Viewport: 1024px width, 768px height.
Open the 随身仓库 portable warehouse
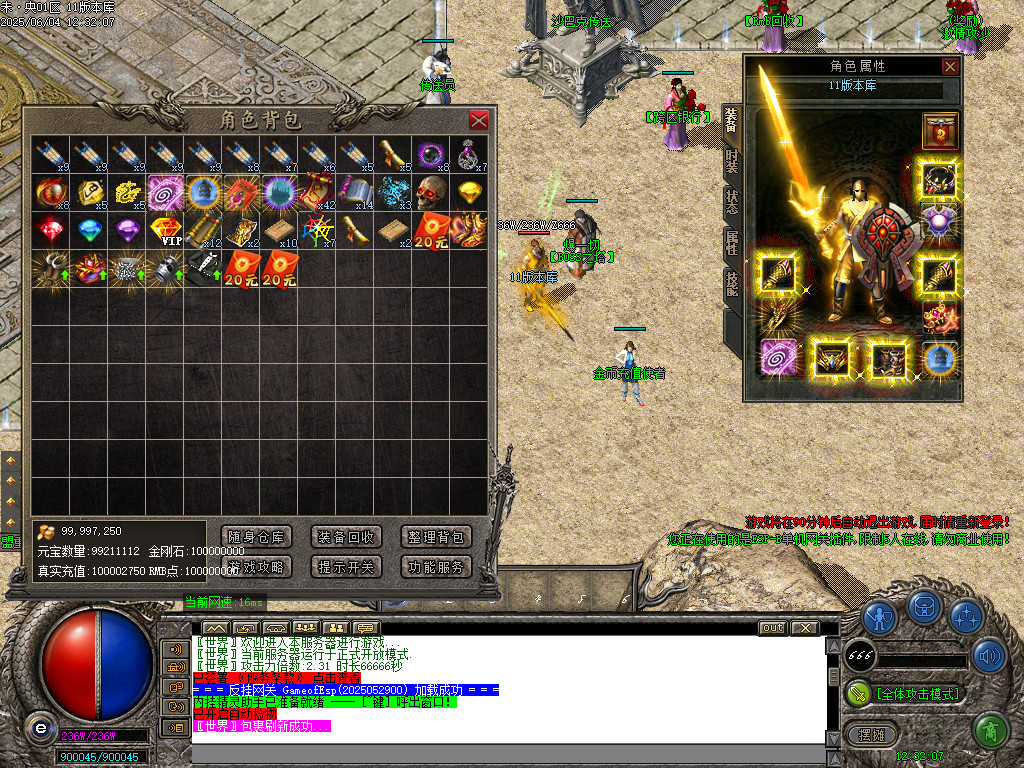click(x=257, y=537)
